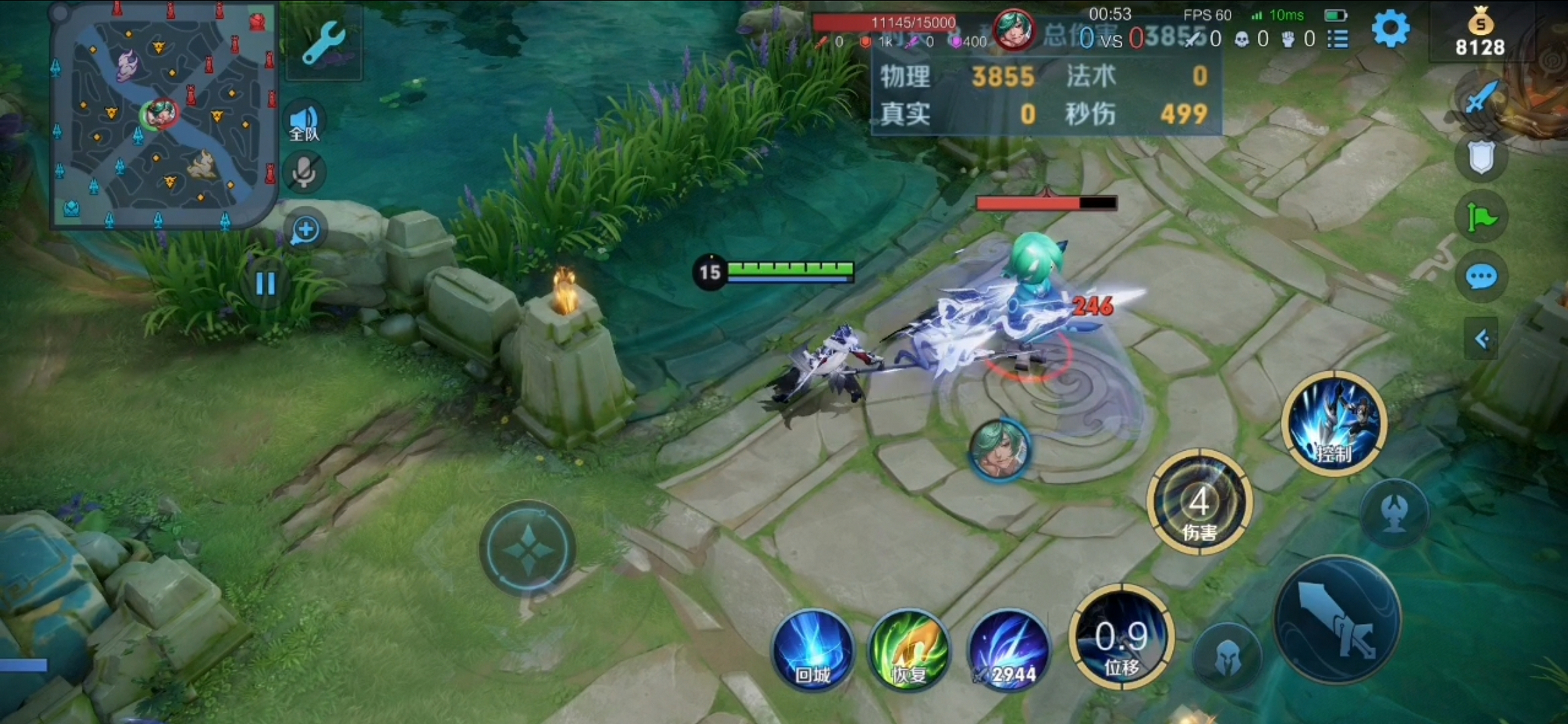Open the shop via the gold coin
This screenshot has width=1568, height=724.
click(x=1480, y=33)
